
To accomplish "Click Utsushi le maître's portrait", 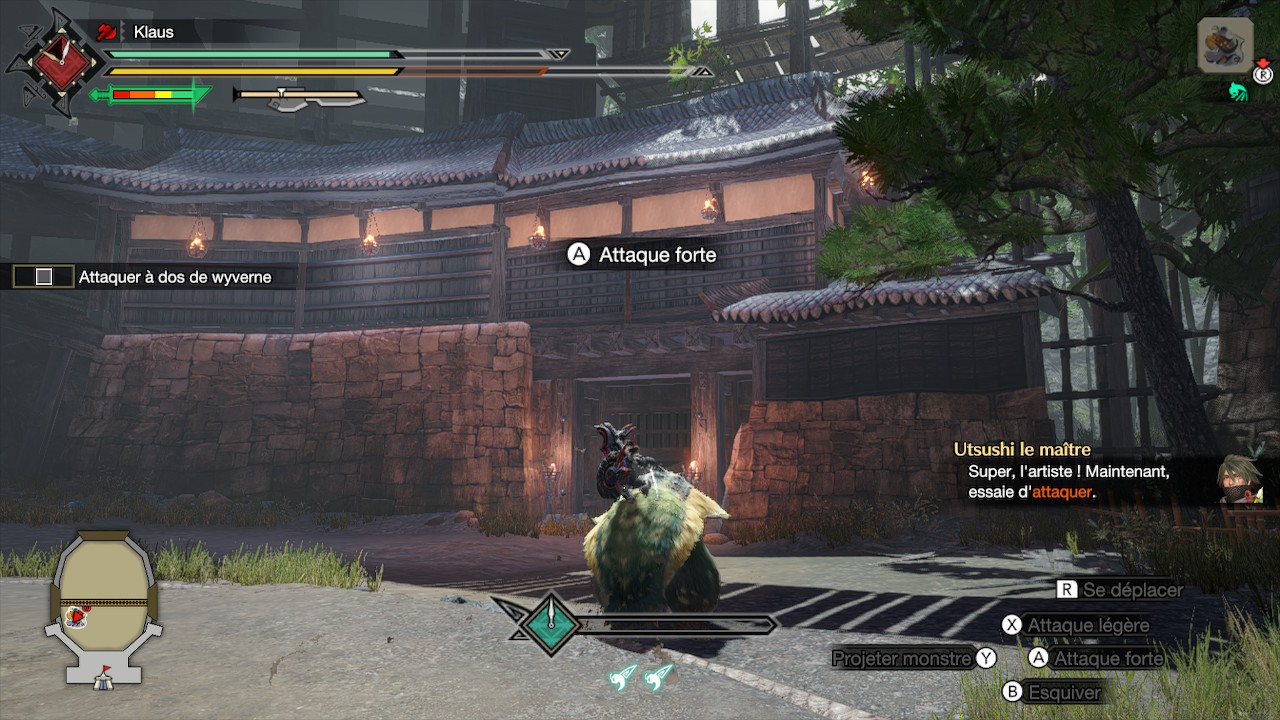I will 1241,479.
